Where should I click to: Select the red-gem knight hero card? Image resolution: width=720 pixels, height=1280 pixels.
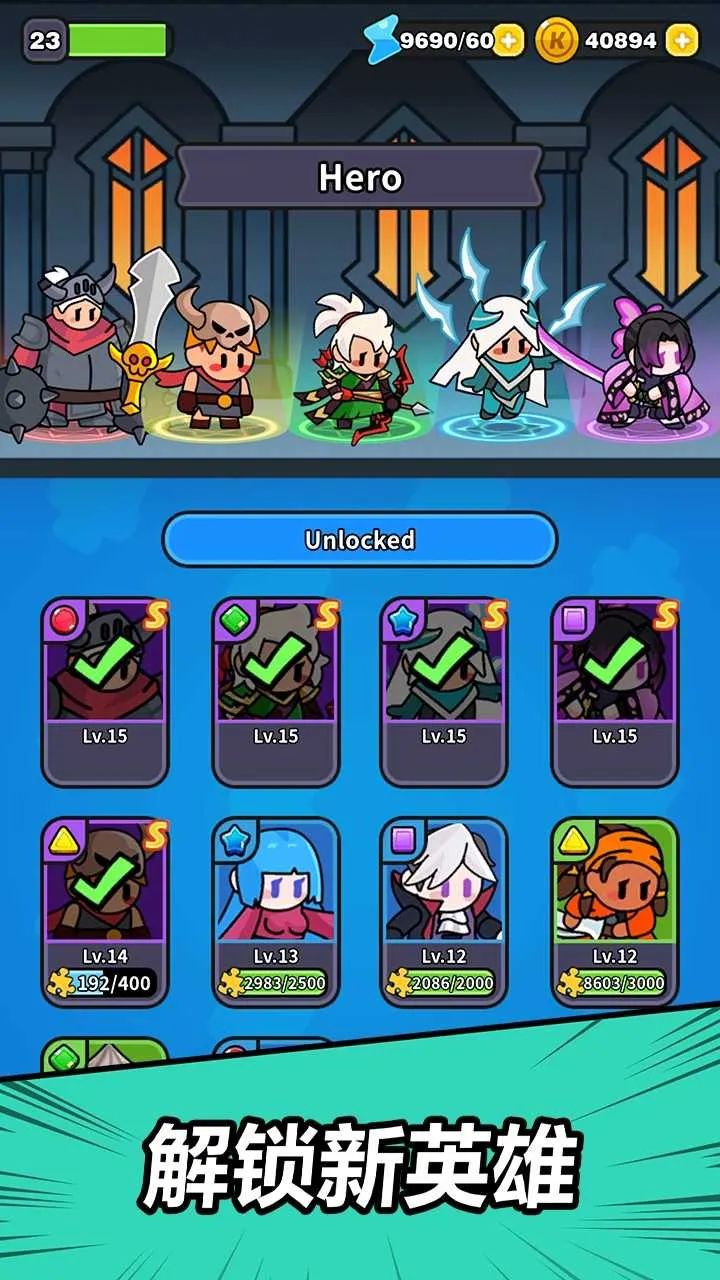click(x=105, y=692)
